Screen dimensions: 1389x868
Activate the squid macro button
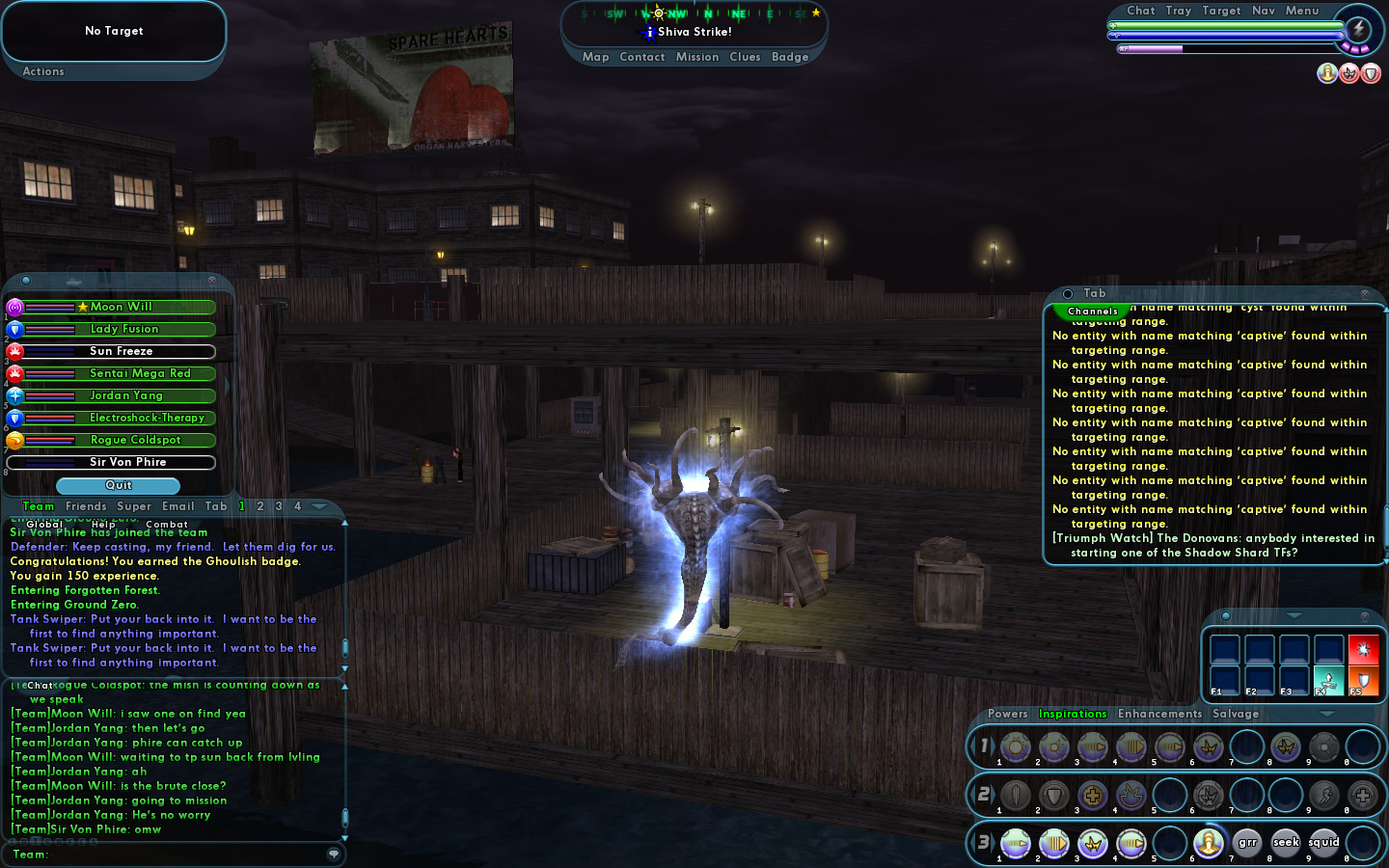(x=1323, y=843)
